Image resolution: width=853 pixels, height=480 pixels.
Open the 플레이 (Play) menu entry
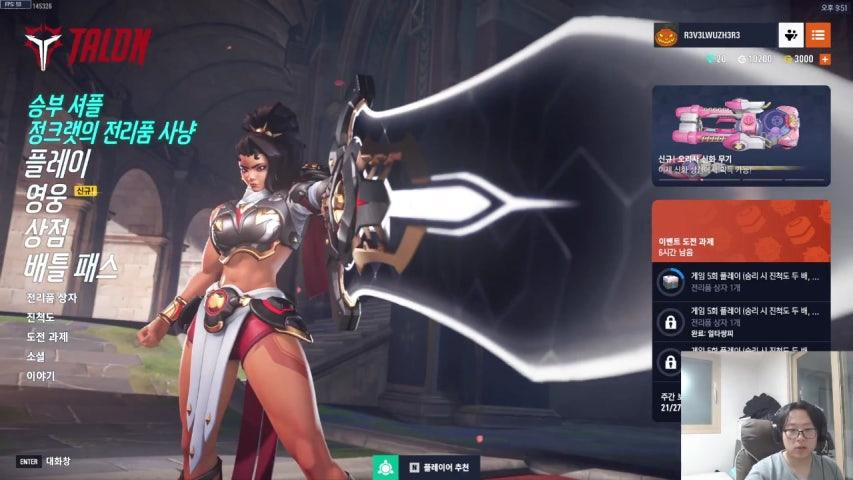(60, 163)
